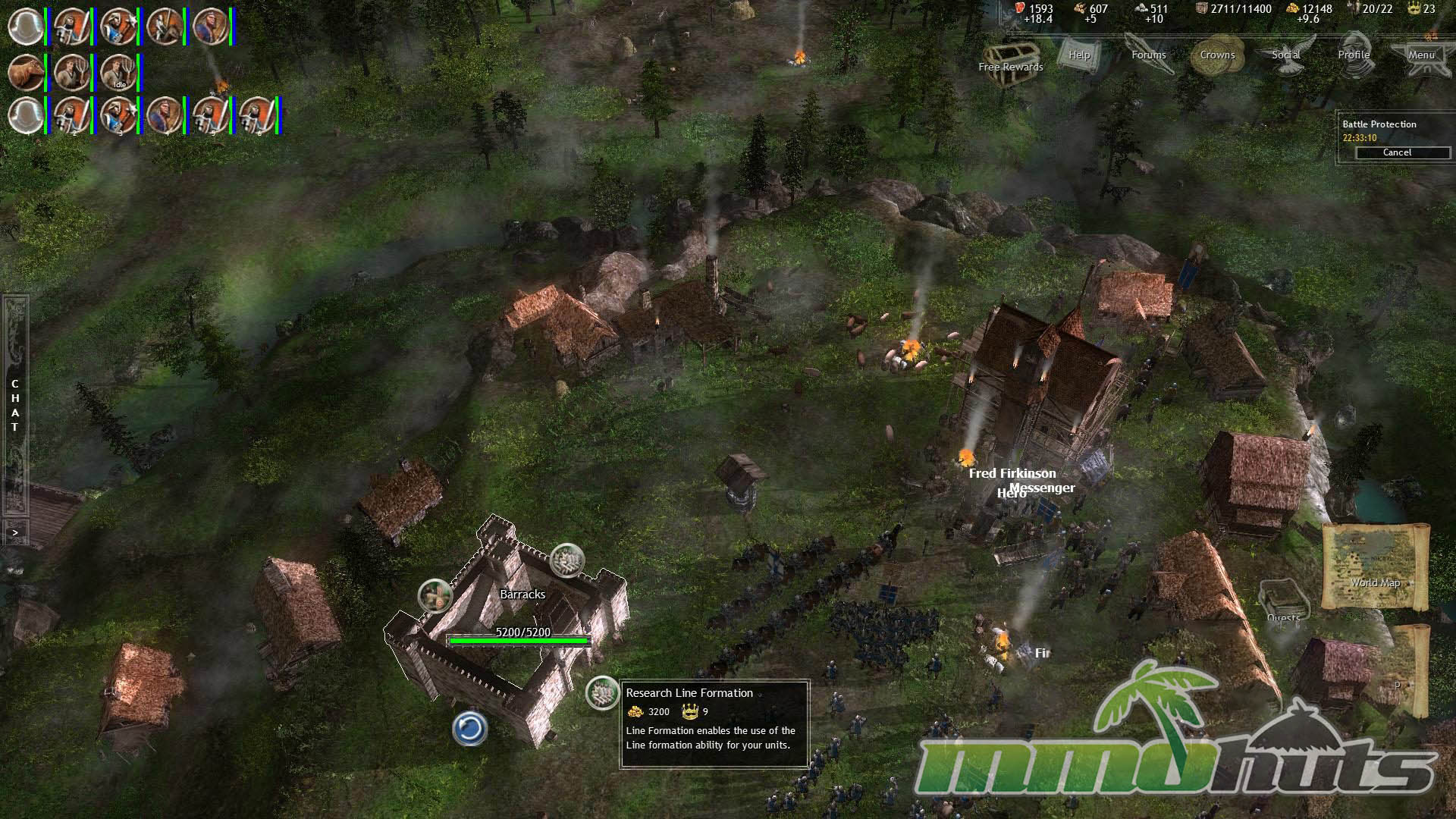Cancel the Battle Protection timer
Image resolution: width=1456 pixels, height=819 pixels.
pyautogui.click(x=1396, y=152)
